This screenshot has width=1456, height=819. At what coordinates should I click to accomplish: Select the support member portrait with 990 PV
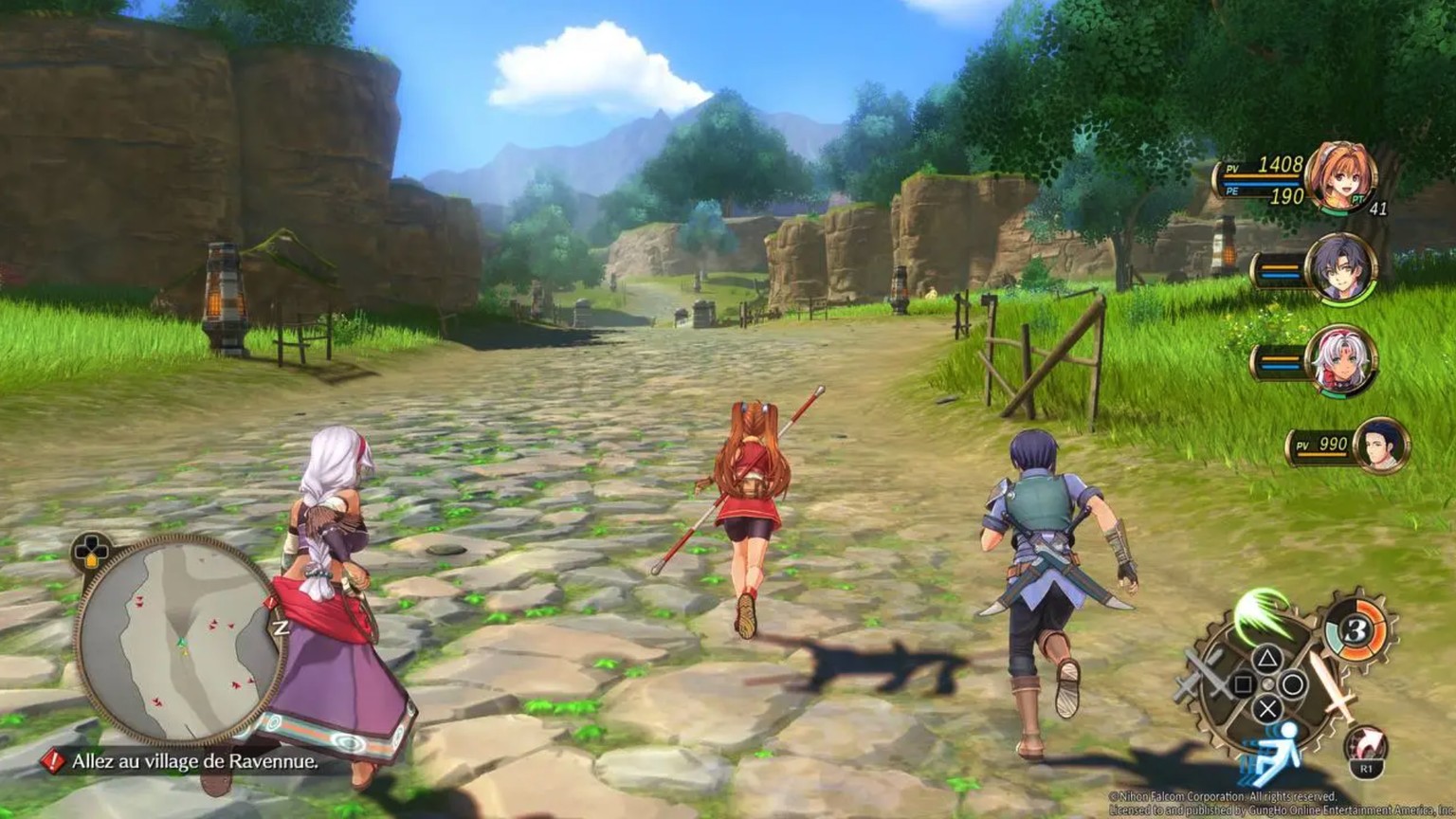1381,444
